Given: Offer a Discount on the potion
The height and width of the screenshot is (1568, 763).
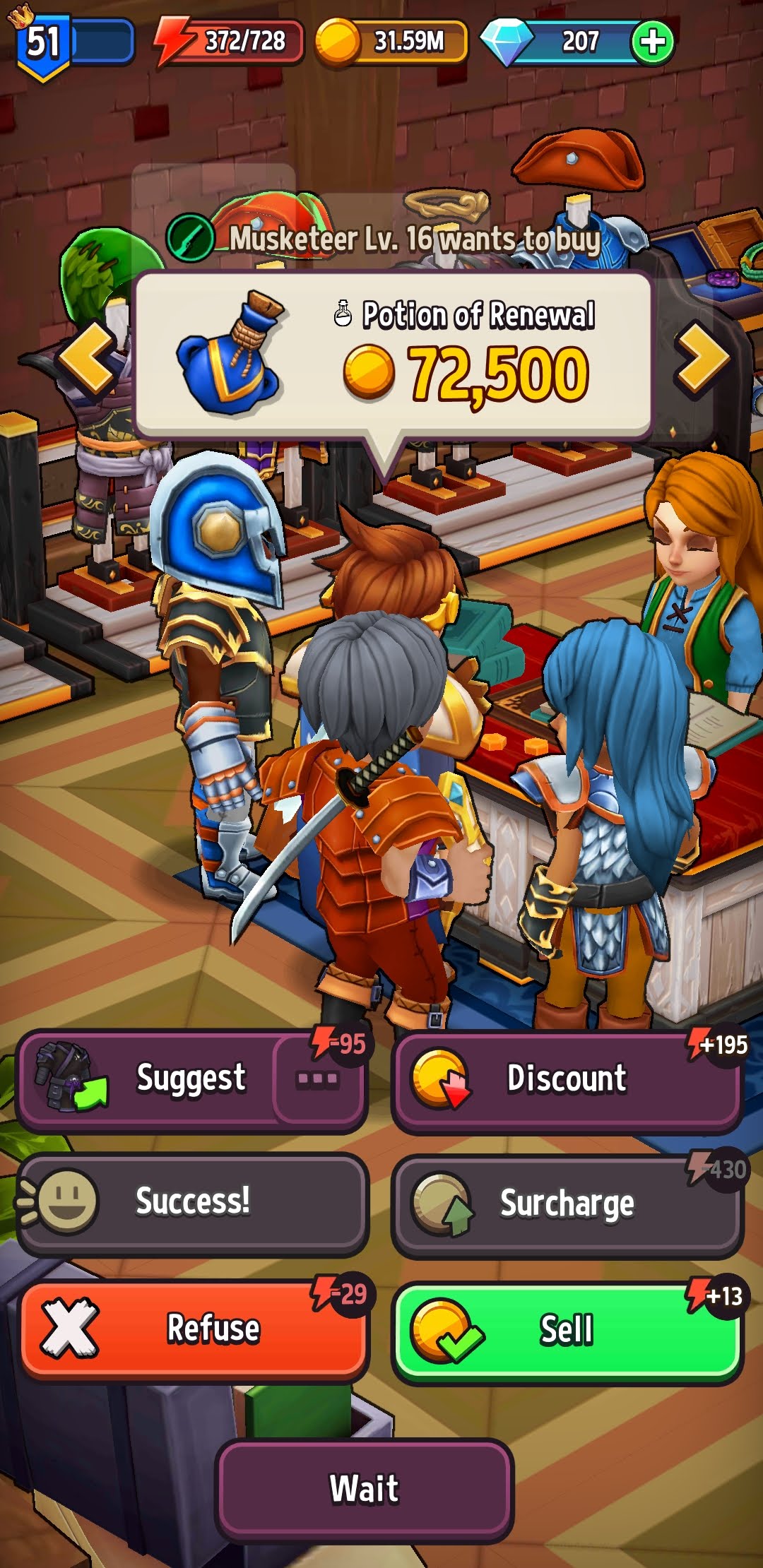Looking at the screenshot, I should coord(567,1079).
